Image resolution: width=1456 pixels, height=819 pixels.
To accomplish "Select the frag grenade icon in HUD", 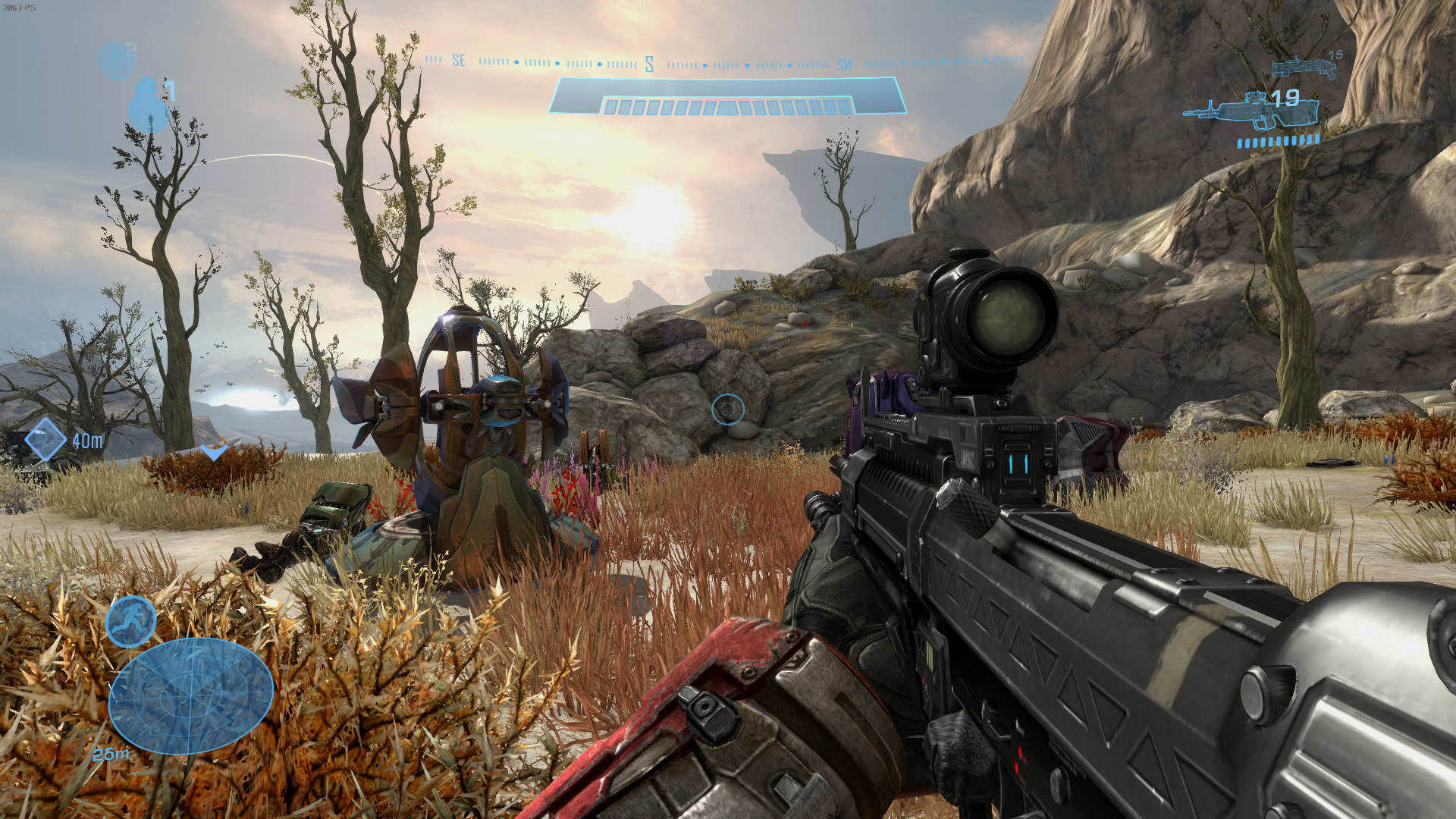I will pos(117,59).
